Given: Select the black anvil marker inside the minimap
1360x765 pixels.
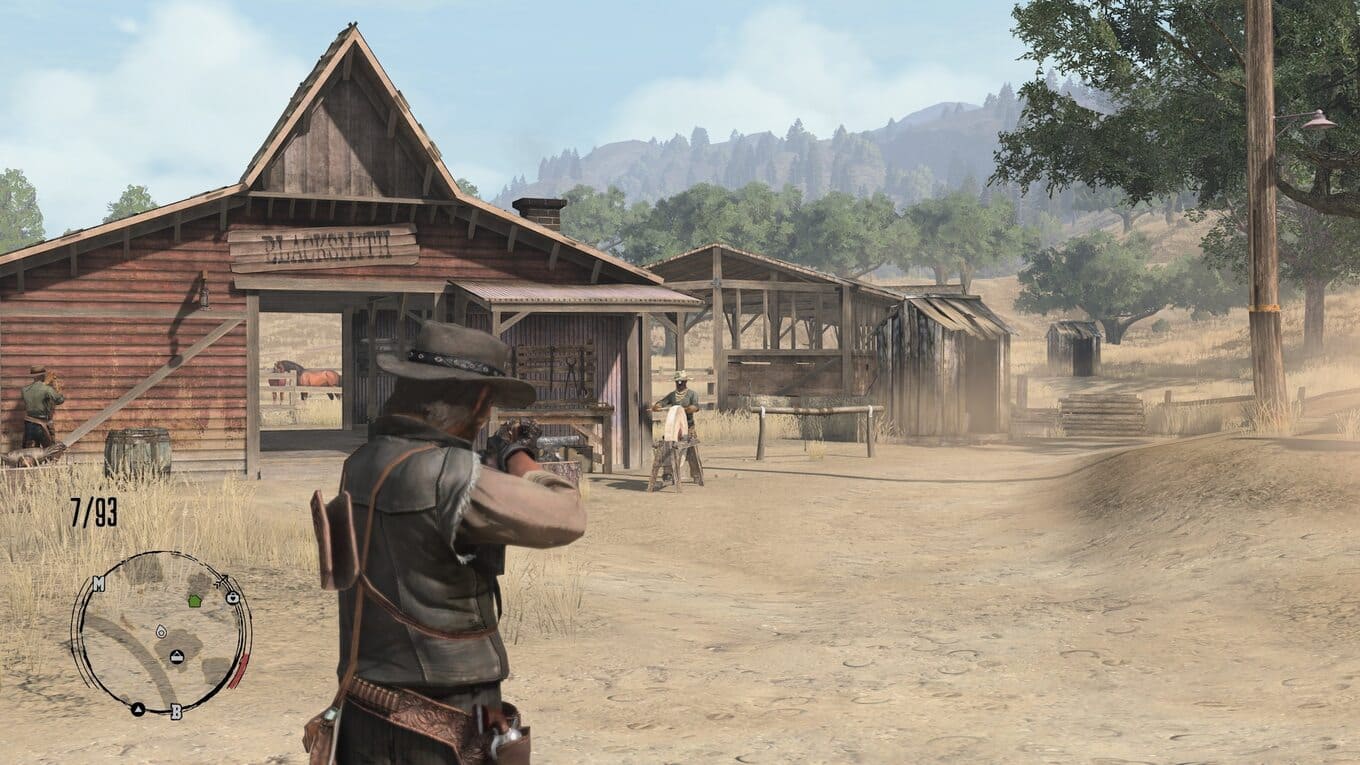Looking at the screenshot, I should point(176,657).
